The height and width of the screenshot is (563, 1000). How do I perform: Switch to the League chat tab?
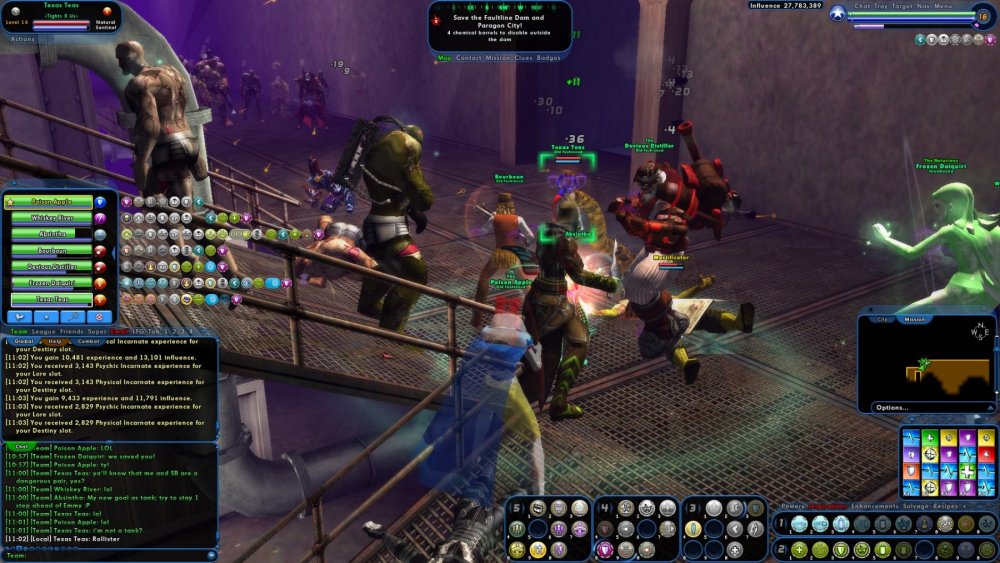coord(44,331)
